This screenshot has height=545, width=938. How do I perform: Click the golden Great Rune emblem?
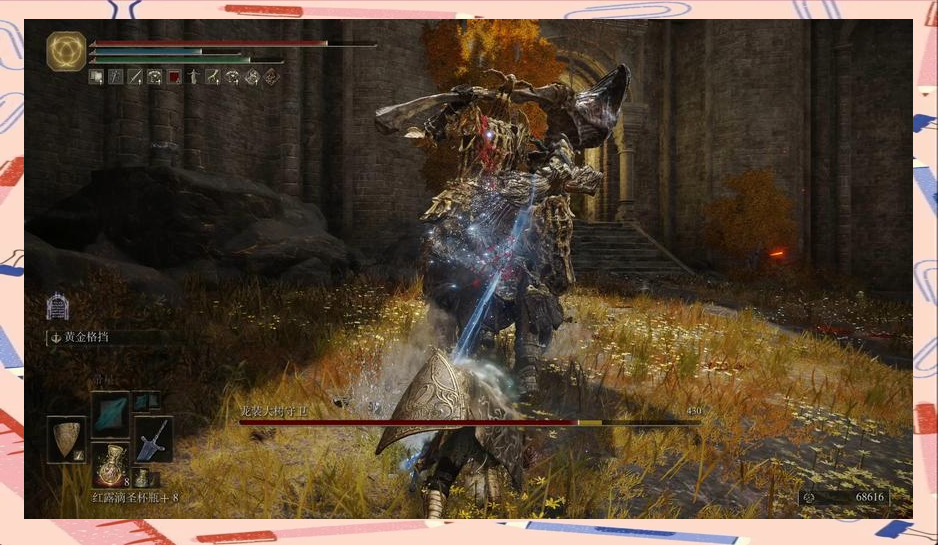[x=66, y=51]
